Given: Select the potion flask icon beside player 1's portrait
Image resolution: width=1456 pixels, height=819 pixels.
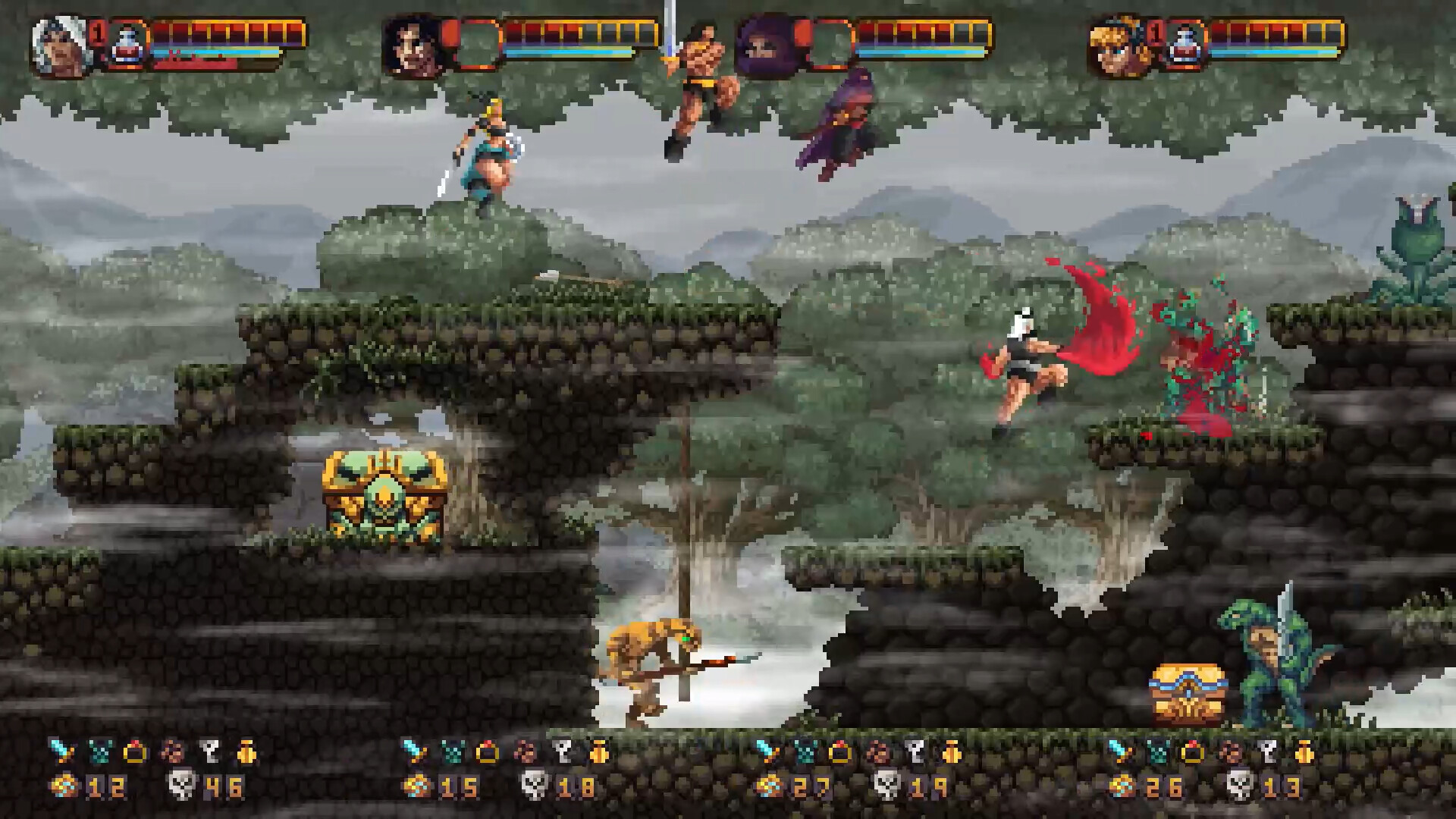Looking at the screenshot, I should 127,44.
